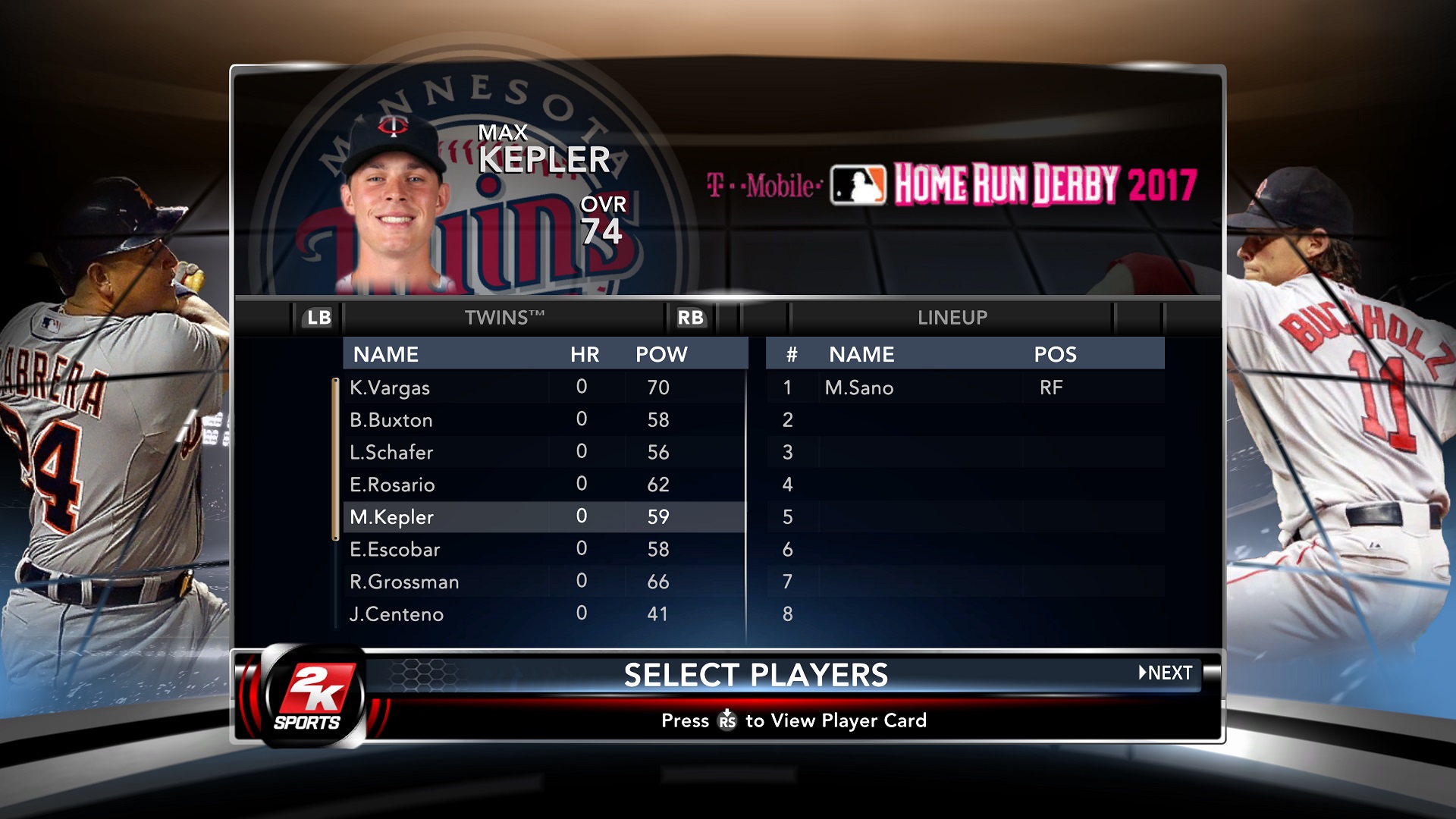Choose B.Buxton in the player list

click(391, 420)
